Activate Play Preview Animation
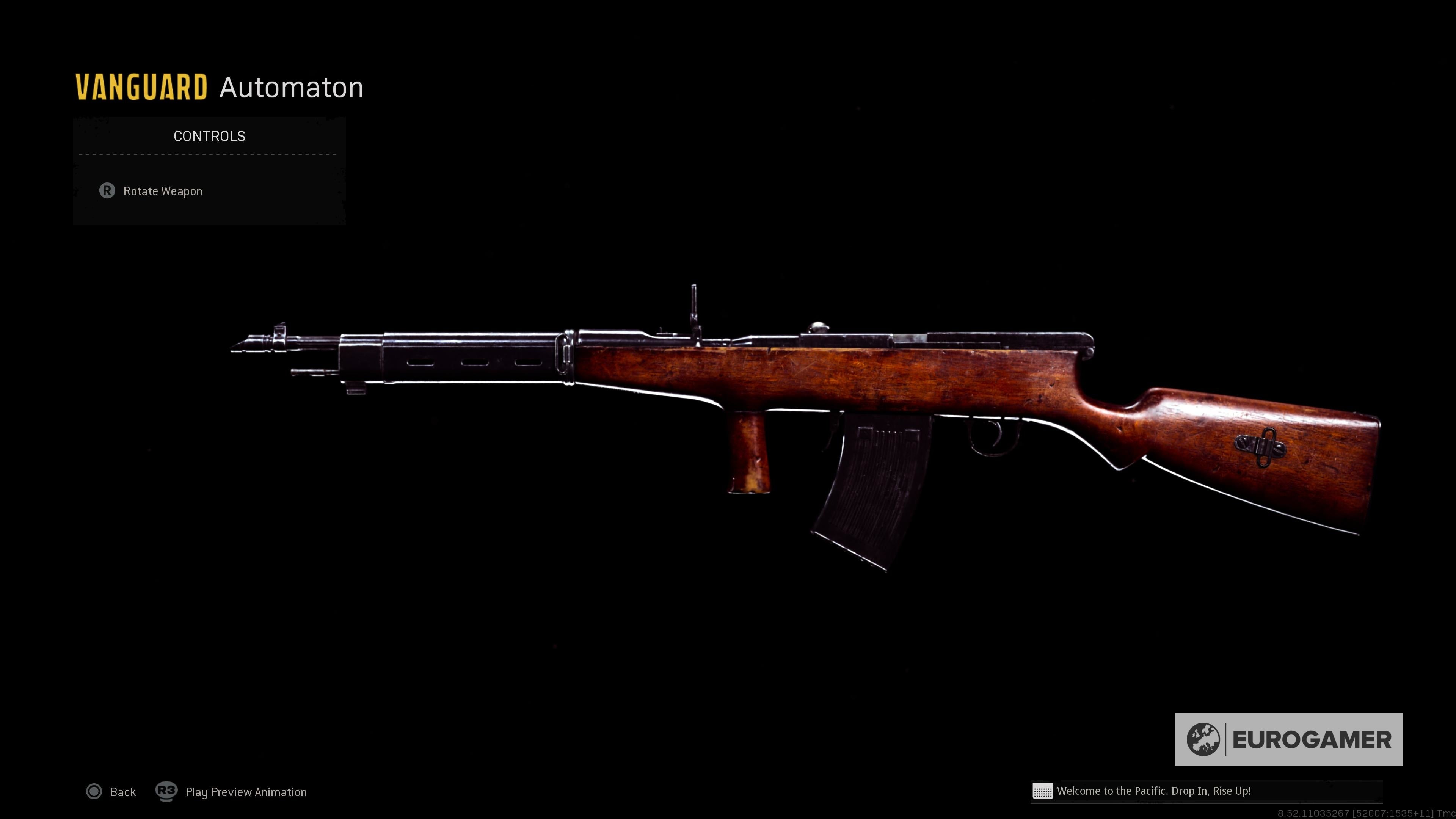 click(246, 792)
